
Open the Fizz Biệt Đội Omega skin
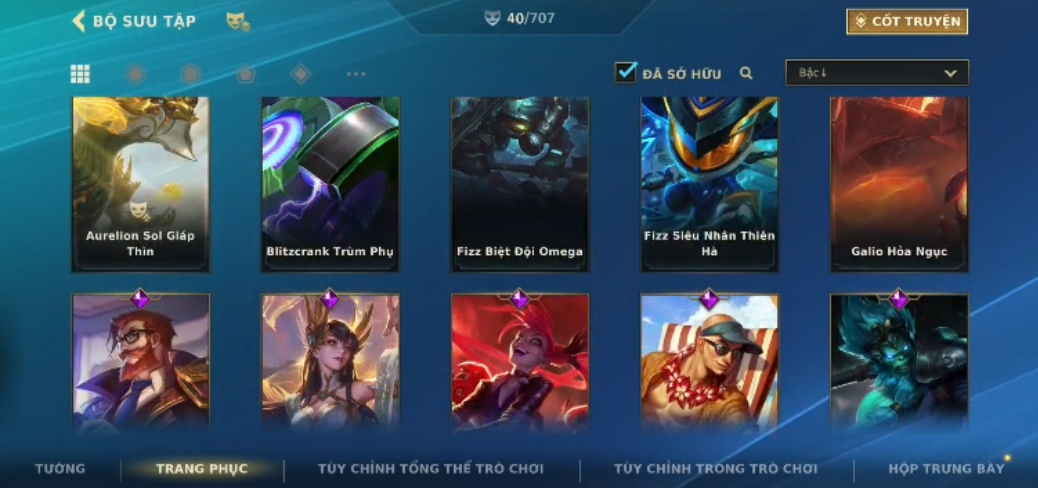(x=520, y=184)
